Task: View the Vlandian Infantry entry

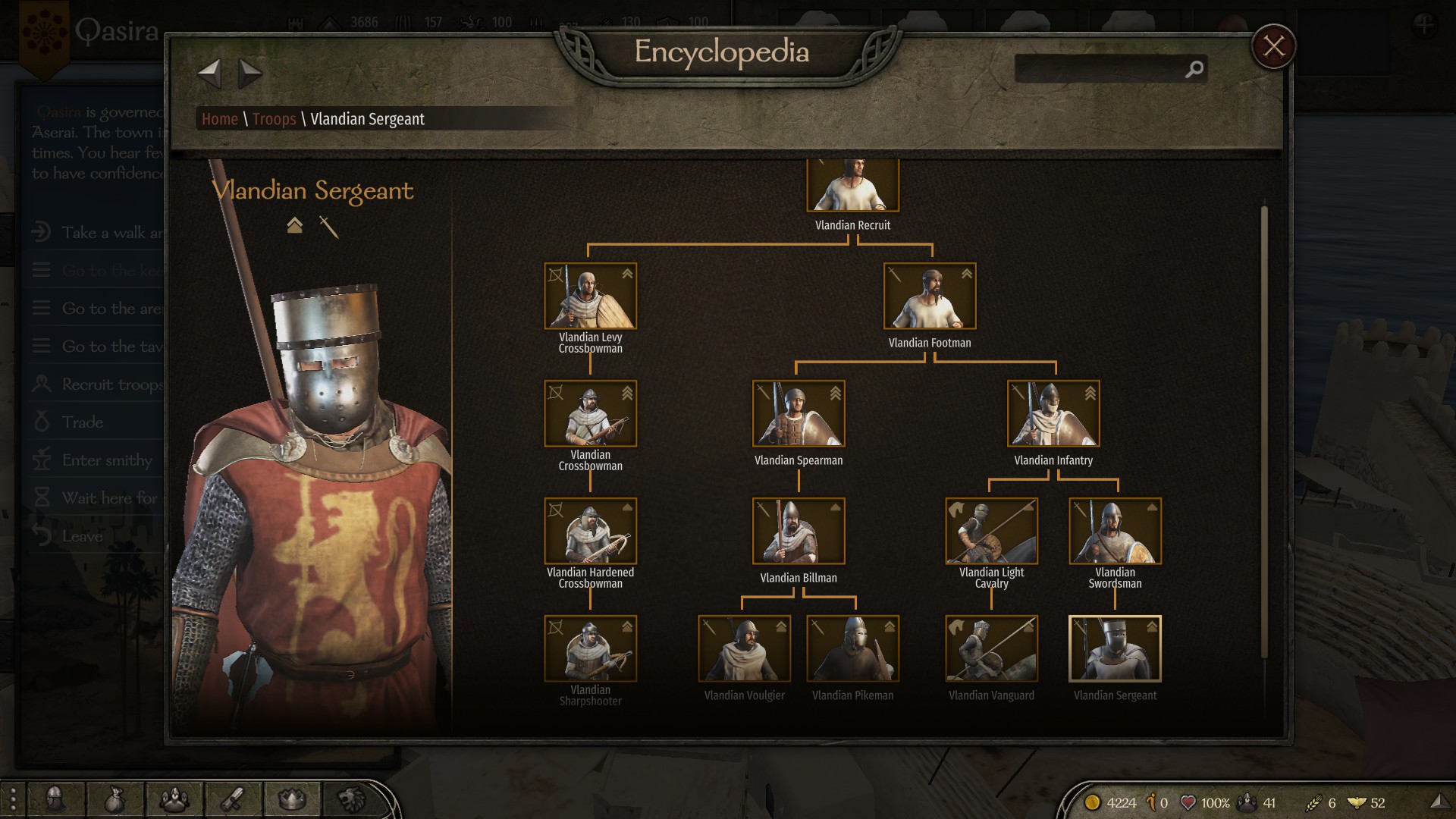Action: click(x=1053, y=413)
